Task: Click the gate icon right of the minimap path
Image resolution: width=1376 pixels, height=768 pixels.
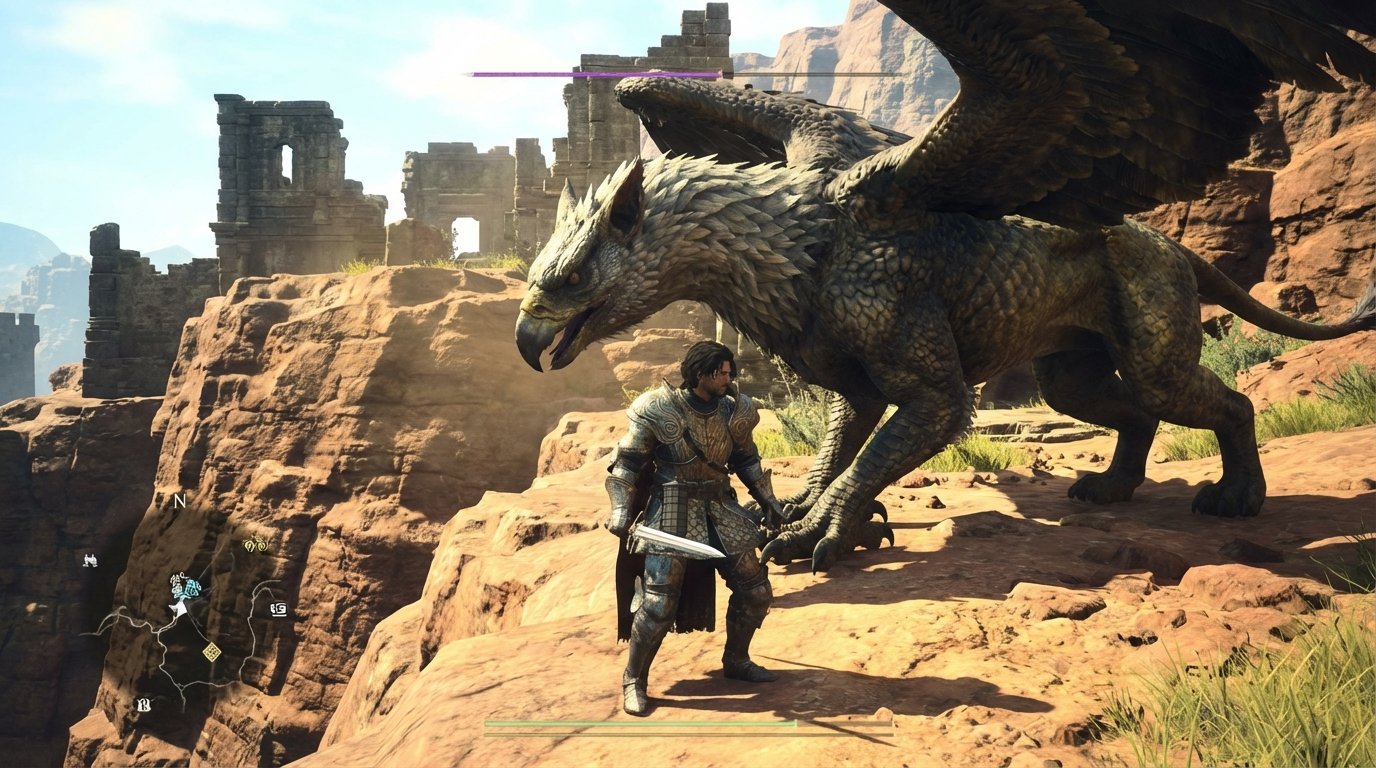Action: pyautogui.click(x=278, y=609)
